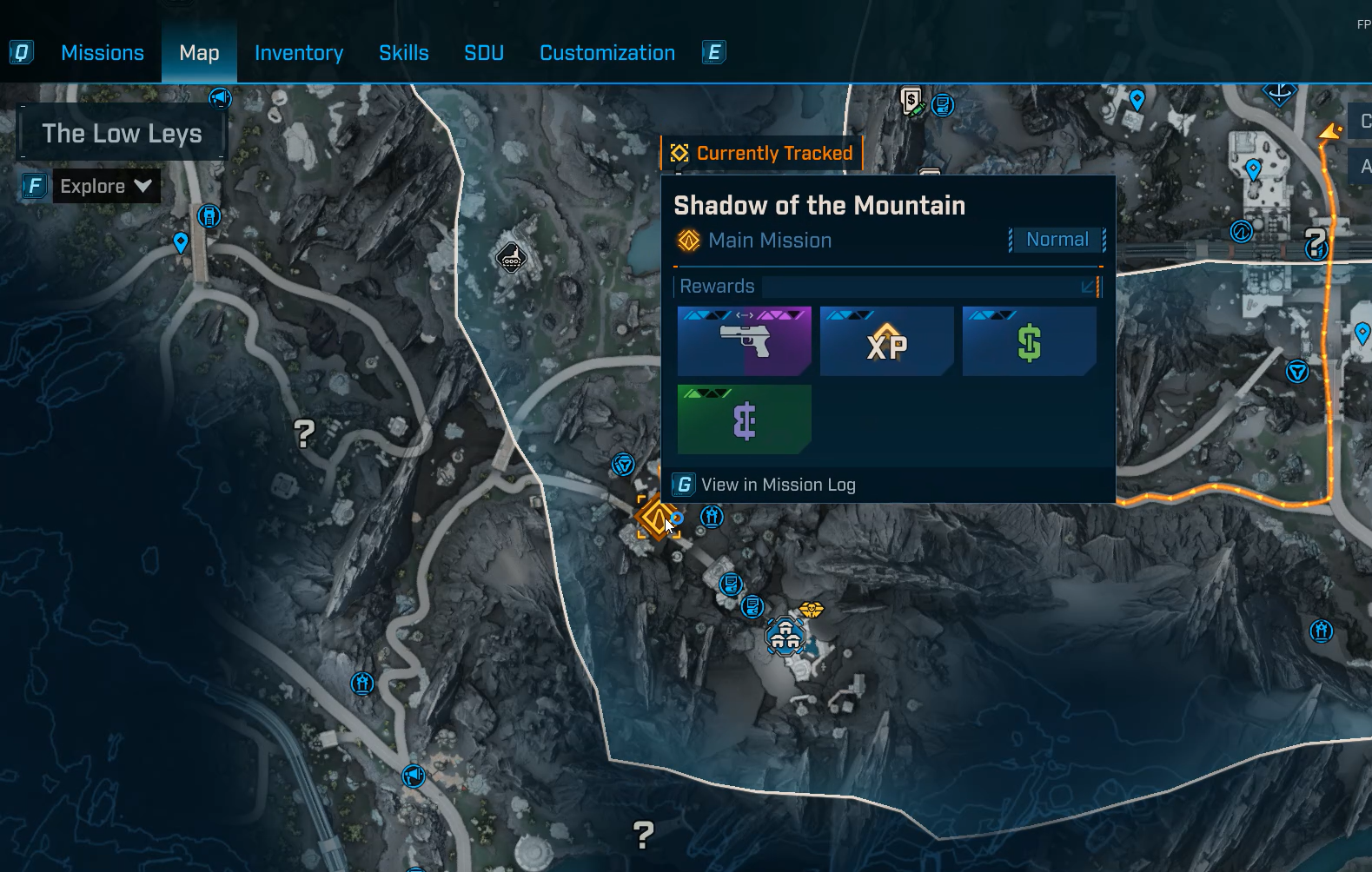
Task: Collapse the Rewards section
Action: pos(1088,287)
